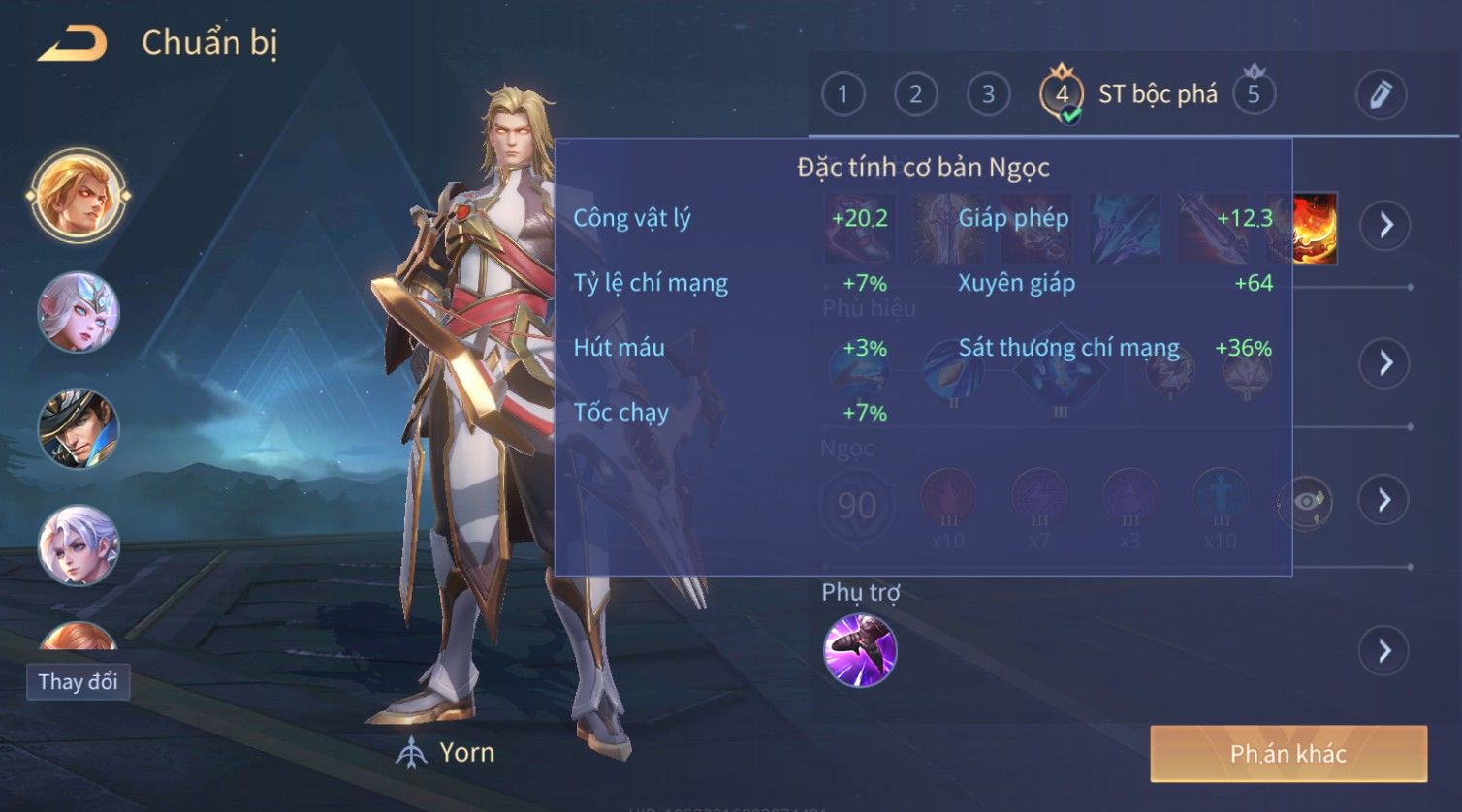Toggle the rune stats eye icon
Screen dimensions: 1462x812
pyautogui.click(x=1305, y=502)
